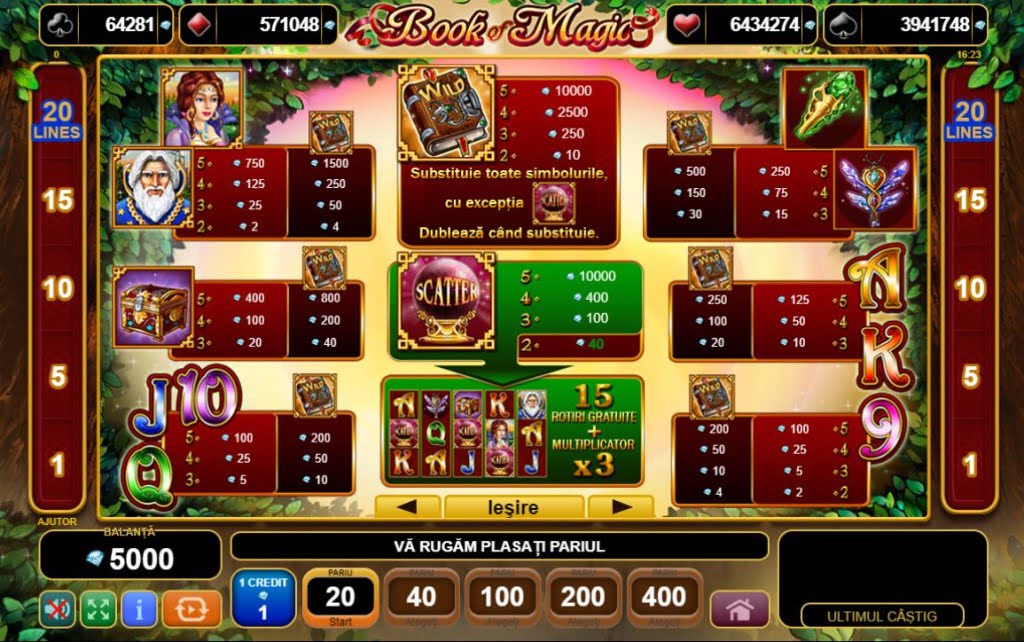Change the 1 credit denomination

[x=263, y=598]
